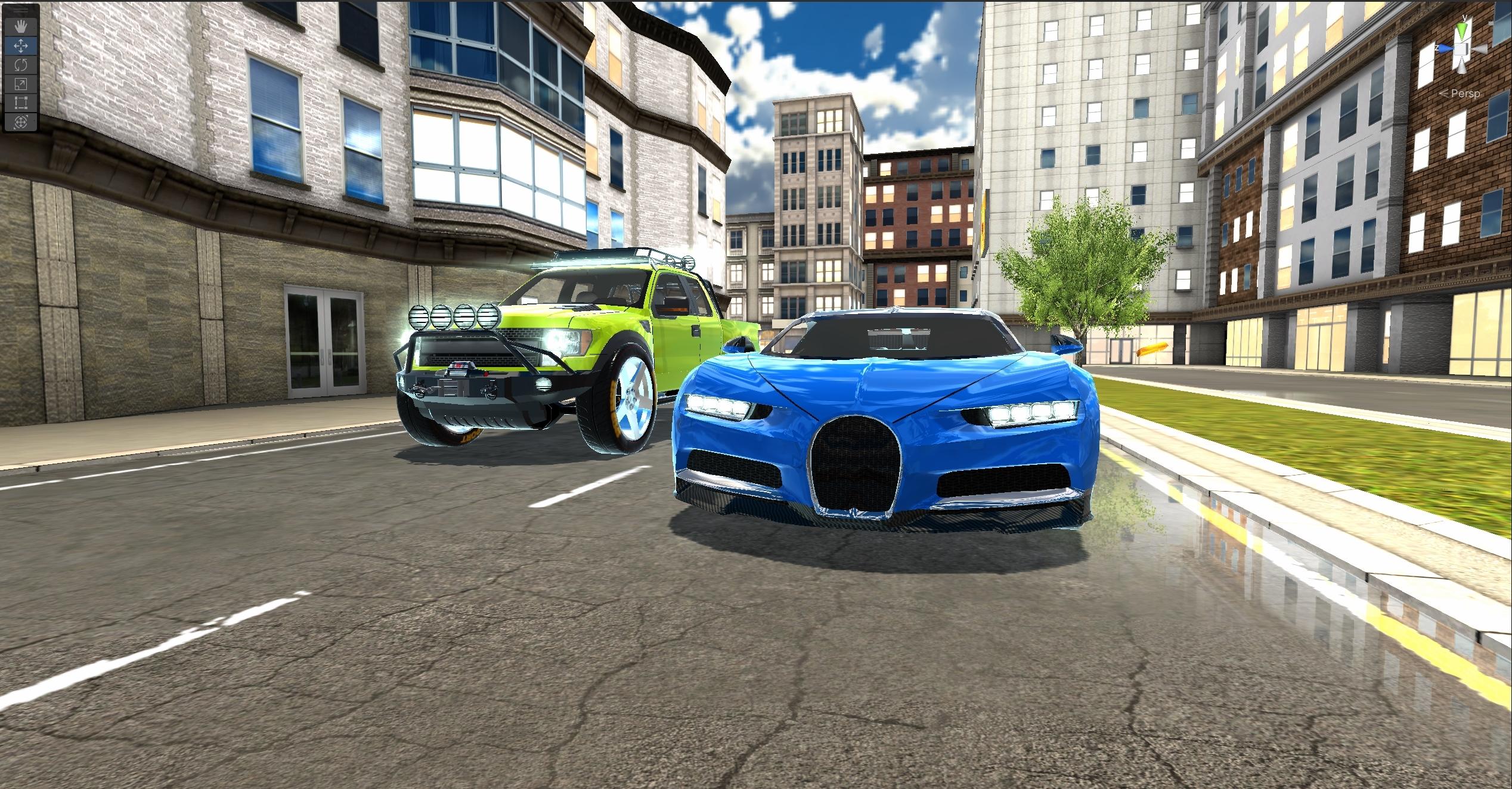This screenshot has width=1512, height=789.
Task: Activate the combined Transform tool
Action: (21, 121)
